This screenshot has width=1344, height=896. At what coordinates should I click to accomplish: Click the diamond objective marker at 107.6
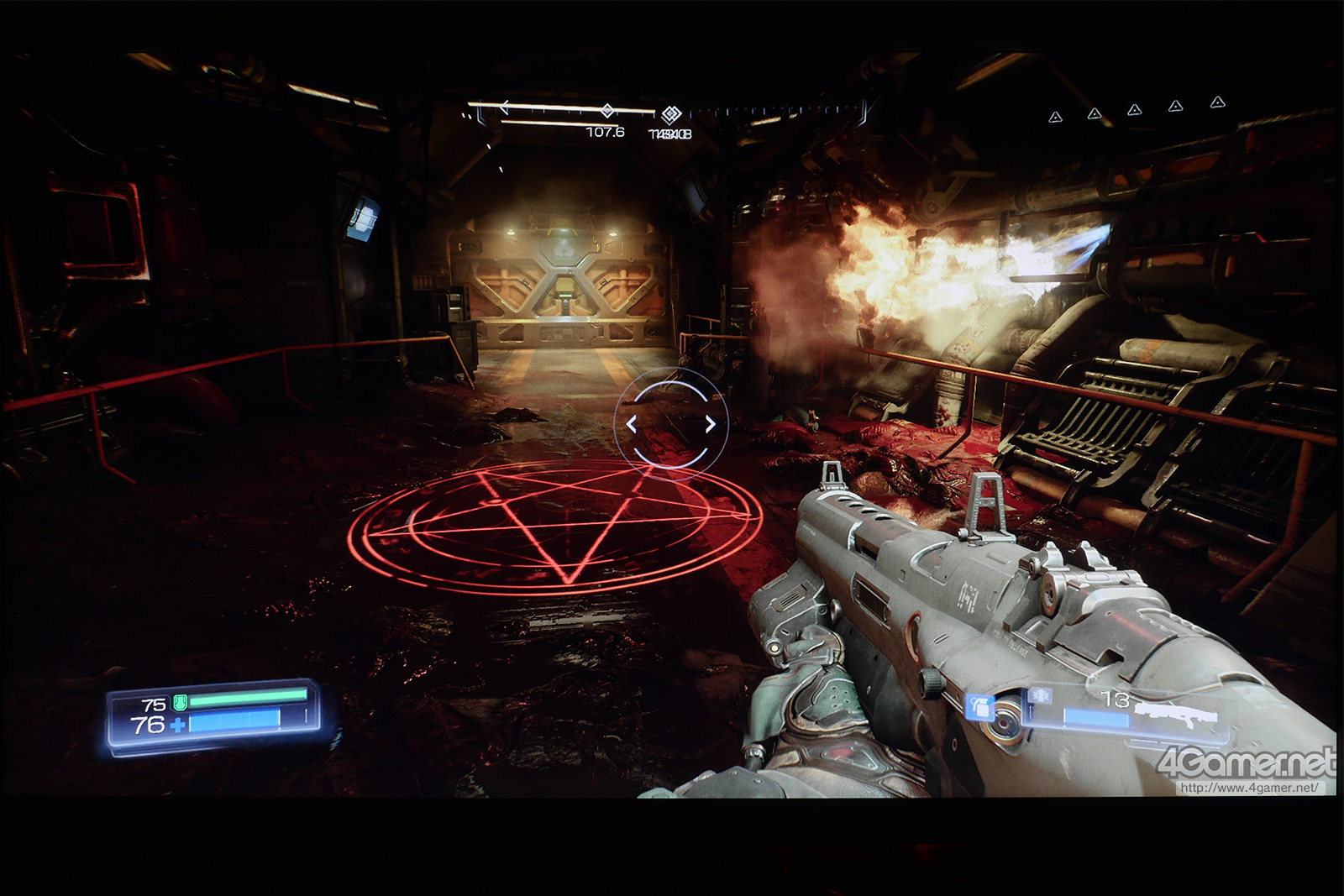(x=606, y=112)
